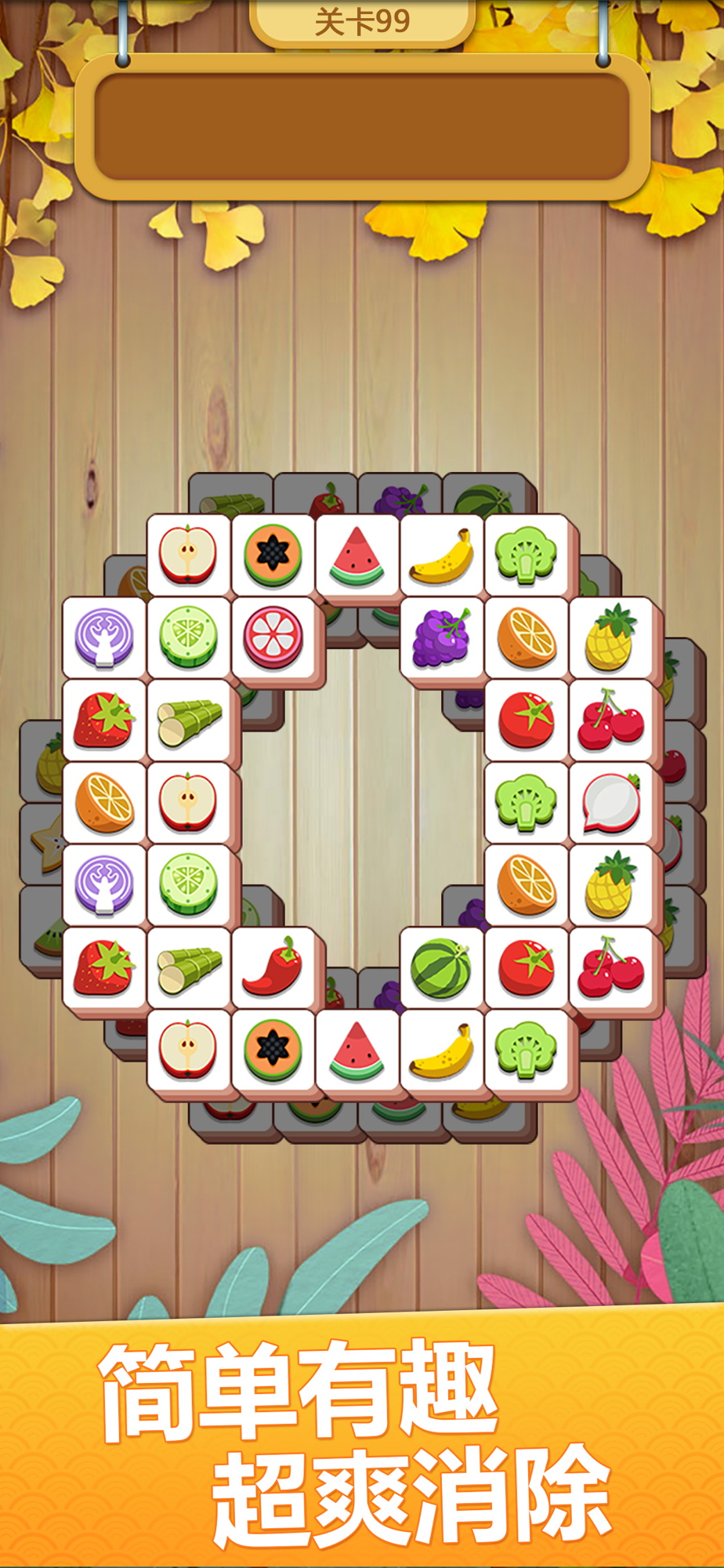
Task: Select the pink mangosteen slice tile
Action: pyautogui.click(x=273, y=637)
